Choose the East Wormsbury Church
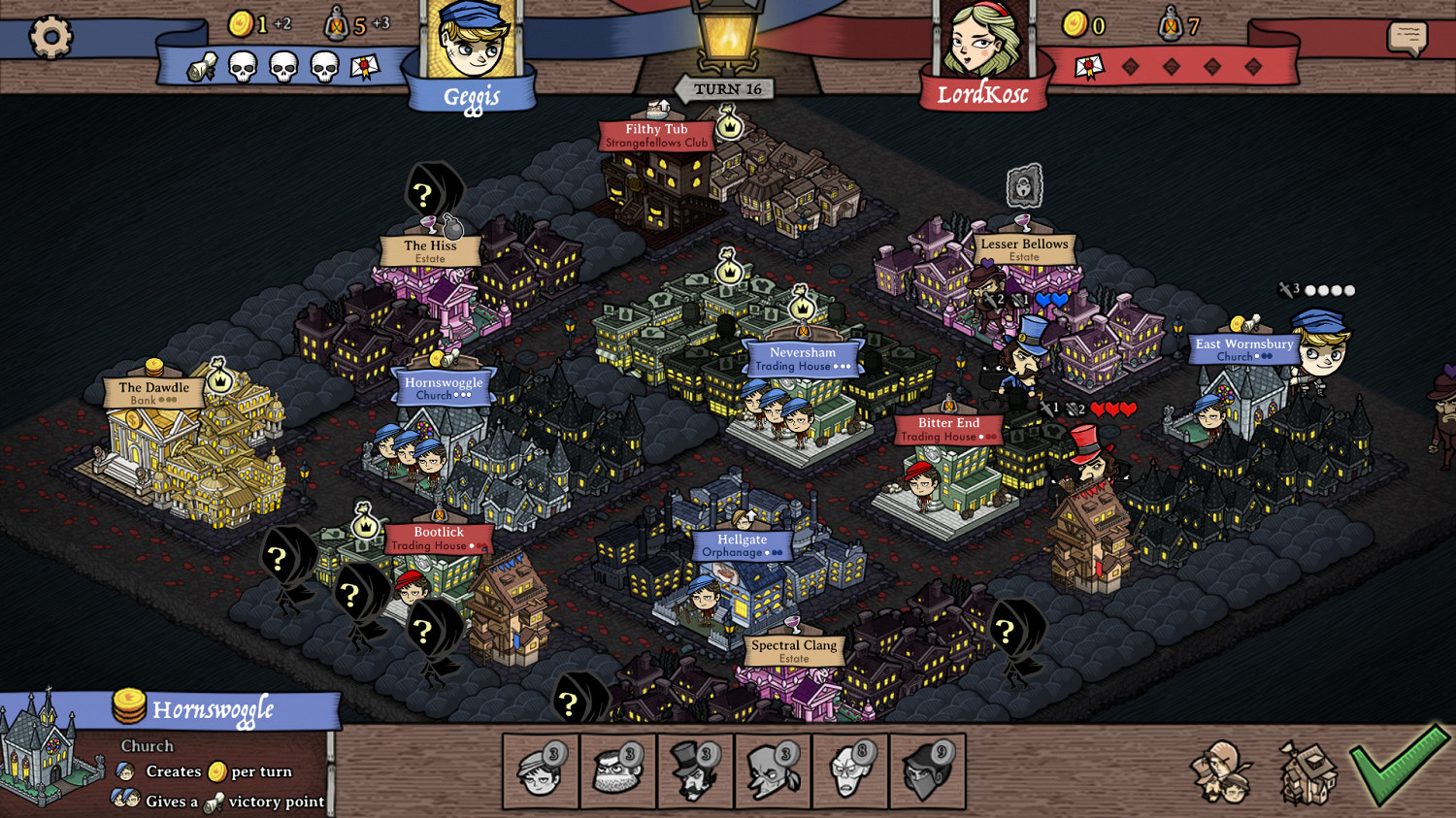Screen dimensions: 1456x818 click(x=1243, y=349)
